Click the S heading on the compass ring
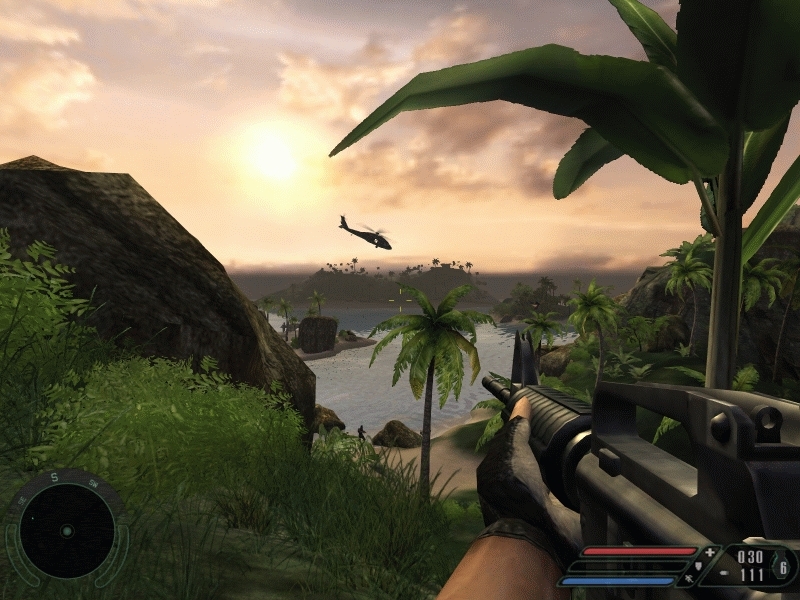Viewport: 800px width, 600px height. click(54, 477)
